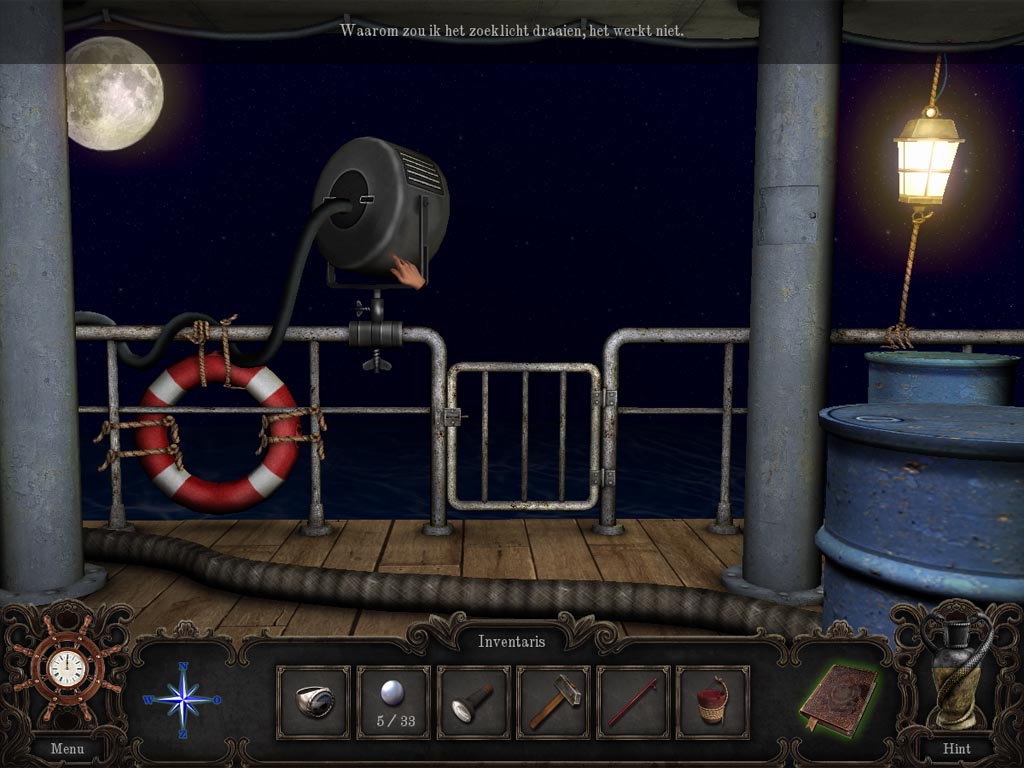Select the pearl counter slot
Screen dimensions: 1024x768
(x=393, y=702)
